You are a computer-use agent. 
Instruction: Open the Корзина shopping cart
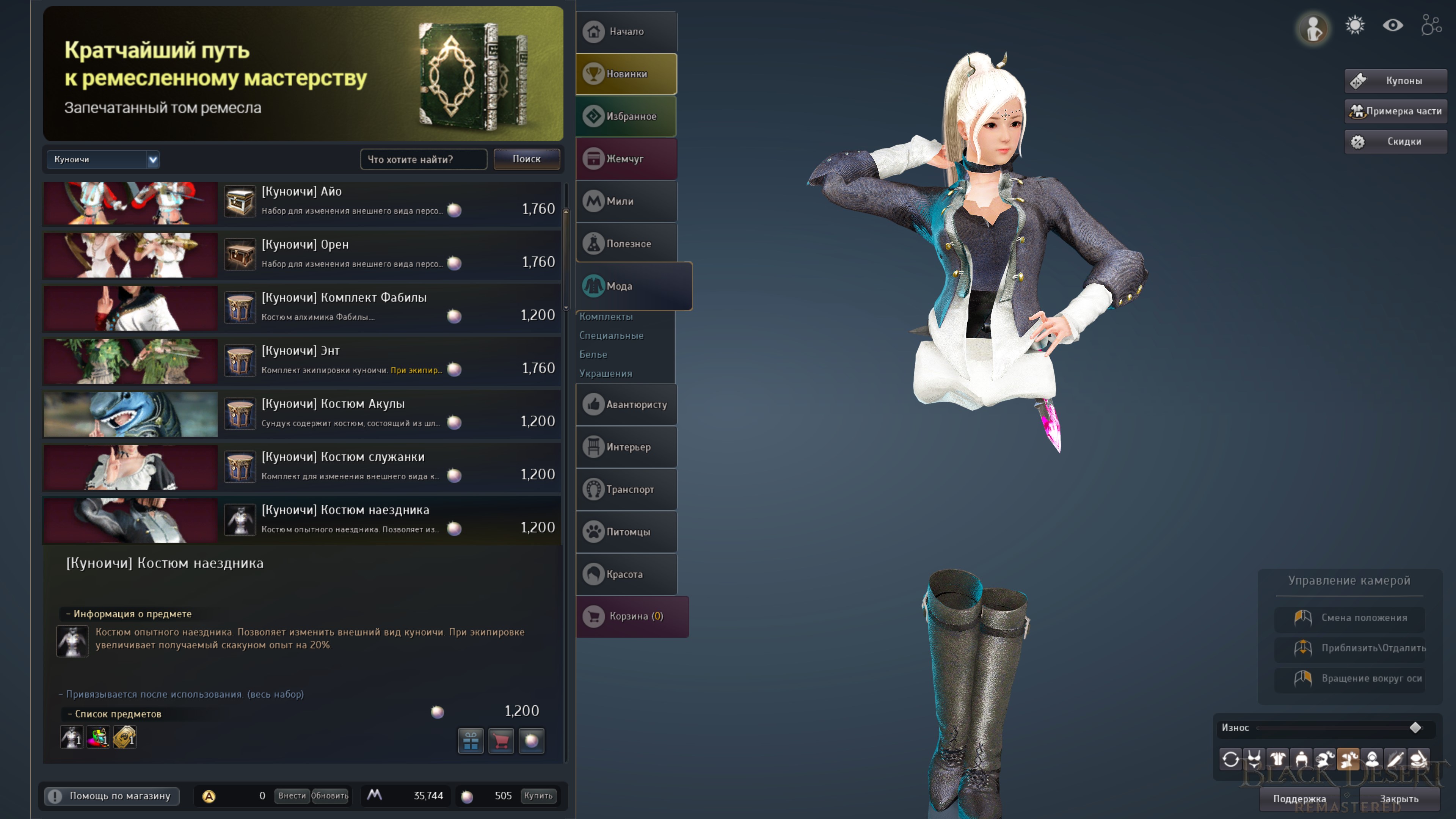[632, 616]
